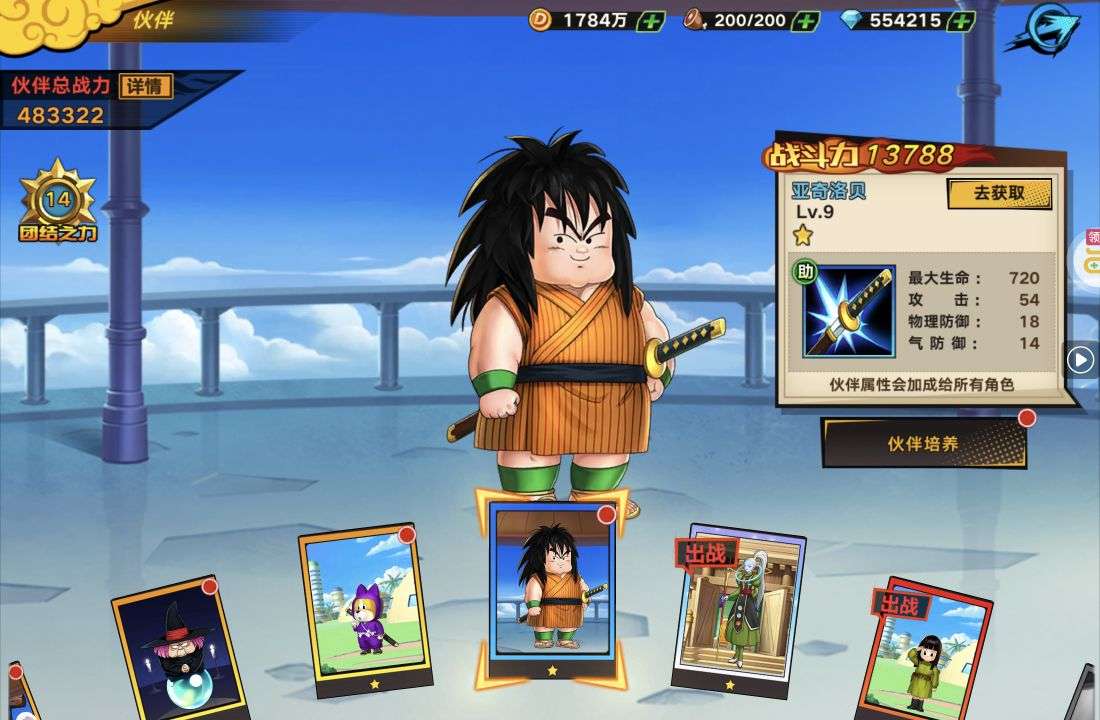Select the Yajirobe partner card
1100x720 pixels.
[553, 585]
